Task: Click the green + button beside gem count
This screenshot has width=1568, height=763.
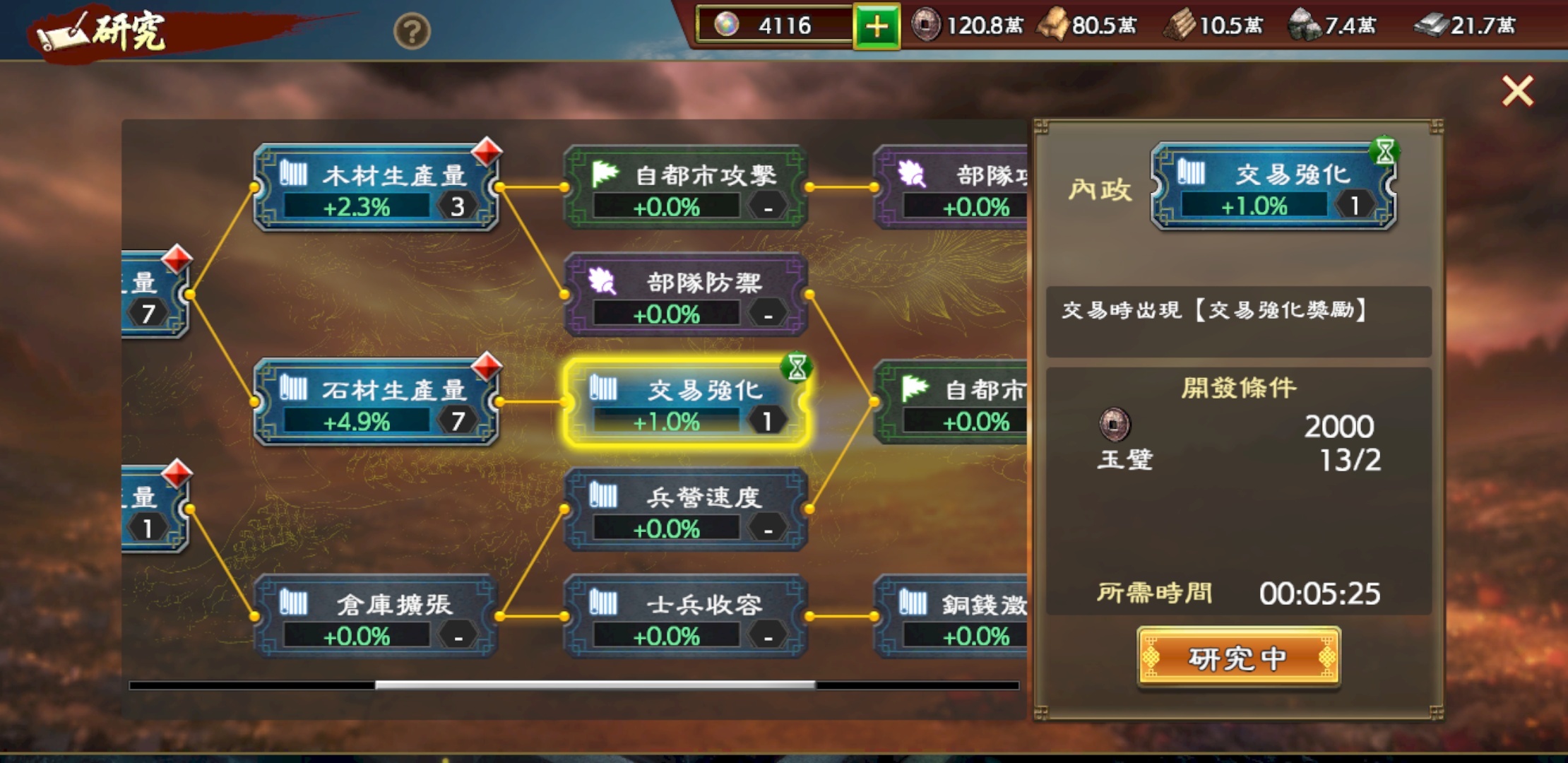Action: click(x=877, y=26)
